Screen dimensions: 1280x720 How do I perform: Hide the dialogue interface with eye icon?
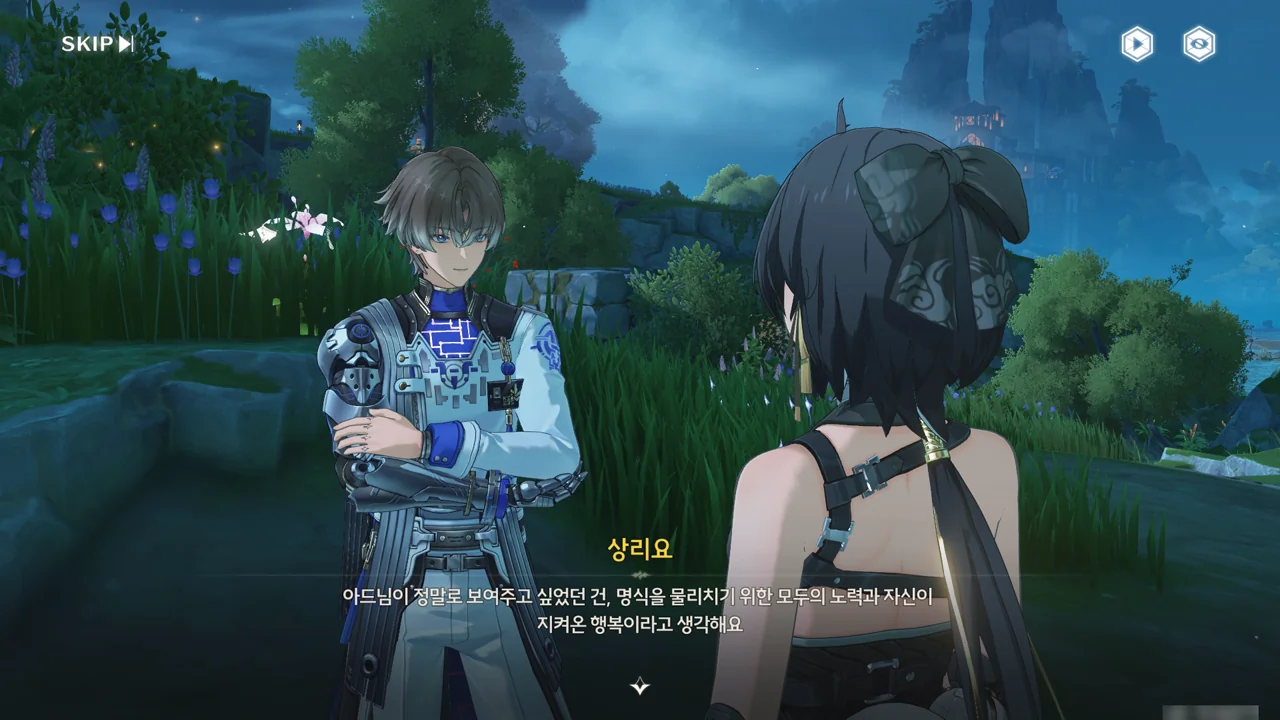click(1199, 44)
